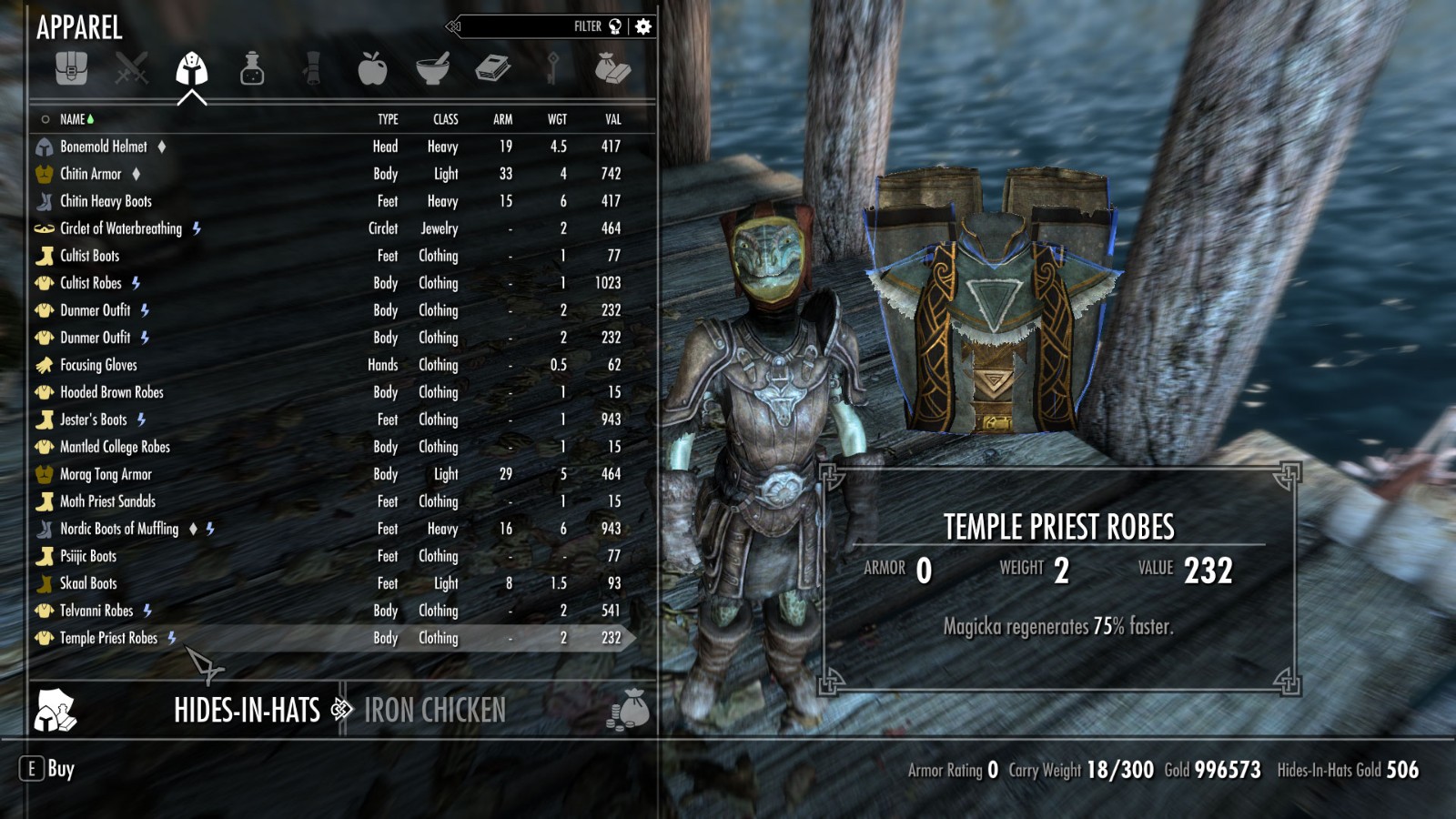Image resolution: width=1456 pixels, height=819 pixels.
Task: Open the filter settings gear
Action: 643,26
